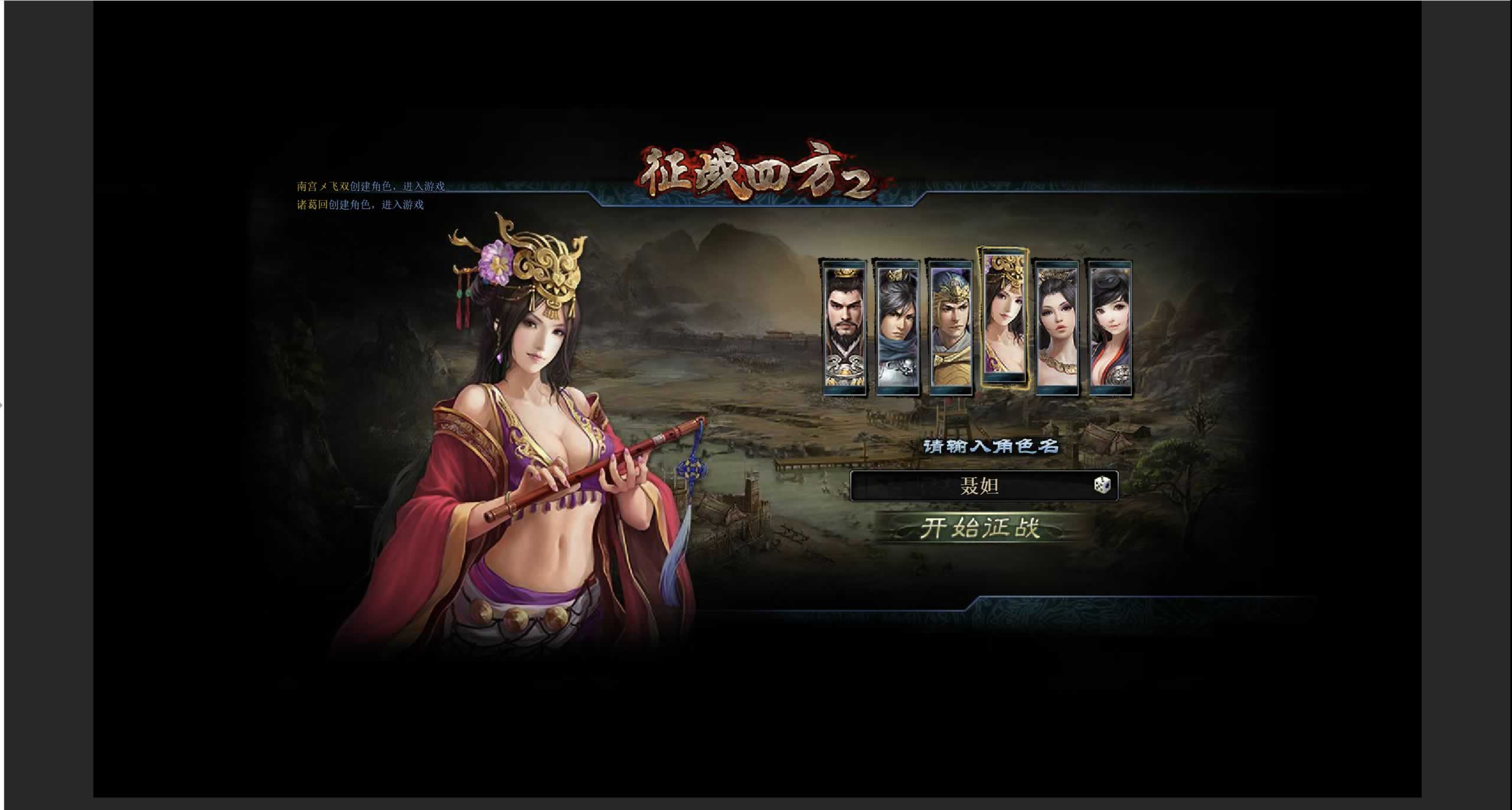
Task: Choose the woman wearing a gold chain necklace
Action: (1057, 326)
